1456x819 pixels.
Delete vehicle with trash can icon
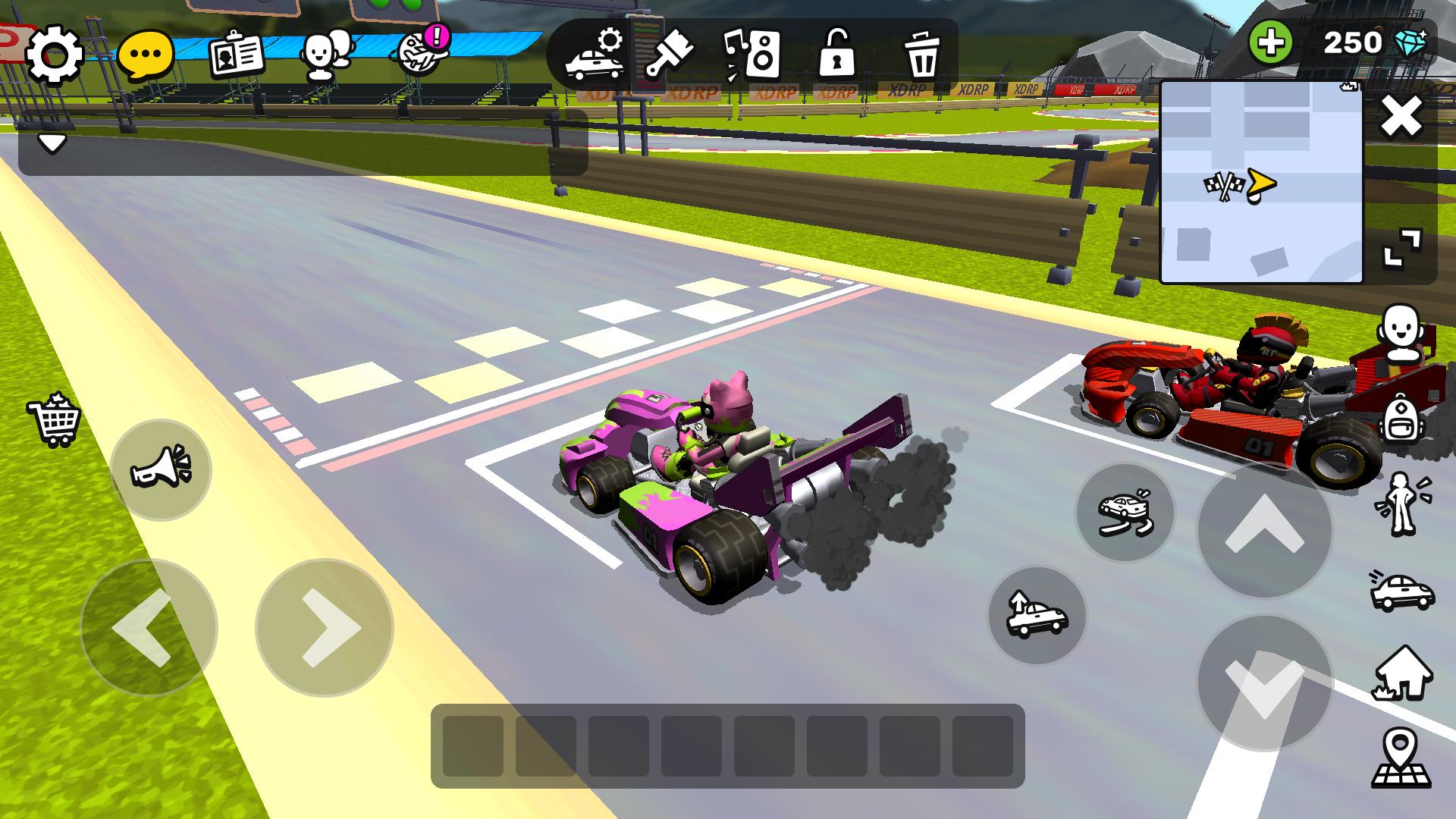click(x=922, y=55)
